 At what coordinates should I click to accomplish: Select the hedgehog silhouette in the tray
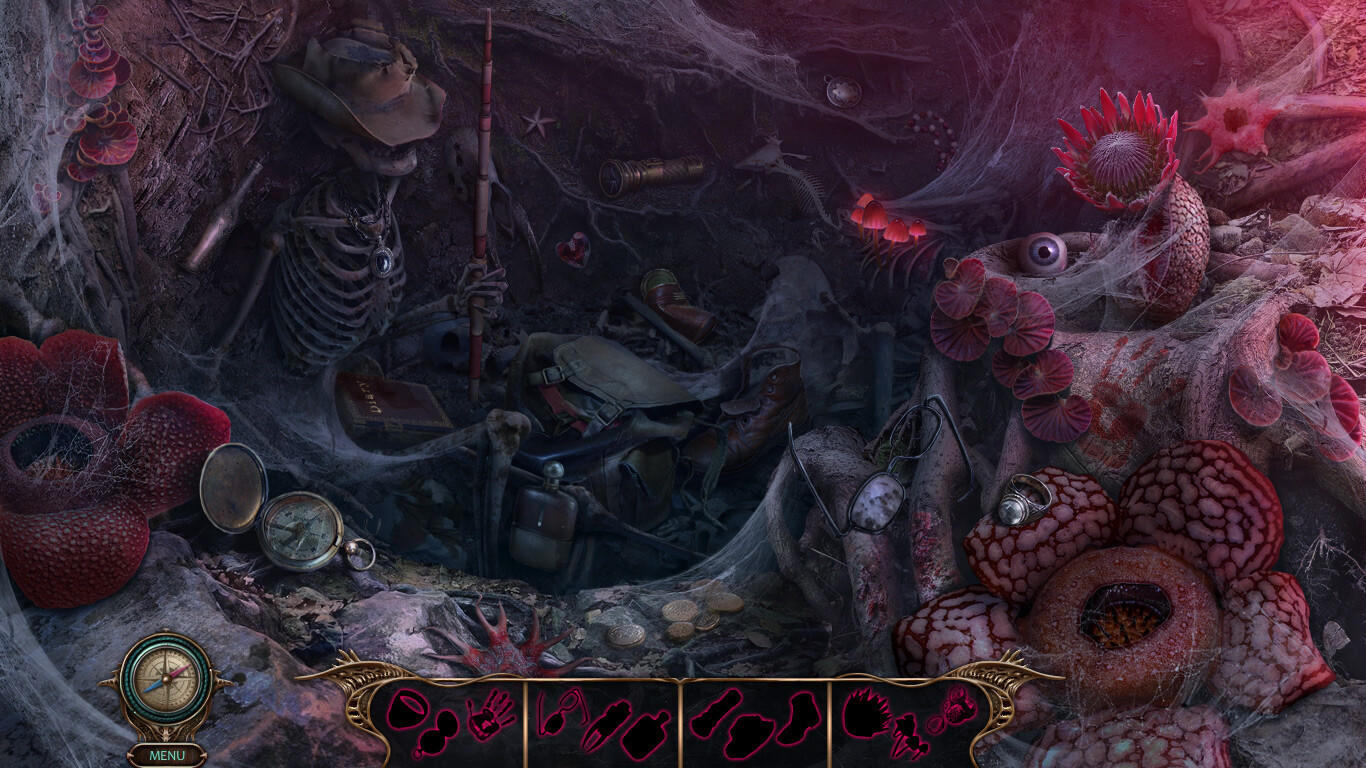[867, 714]
